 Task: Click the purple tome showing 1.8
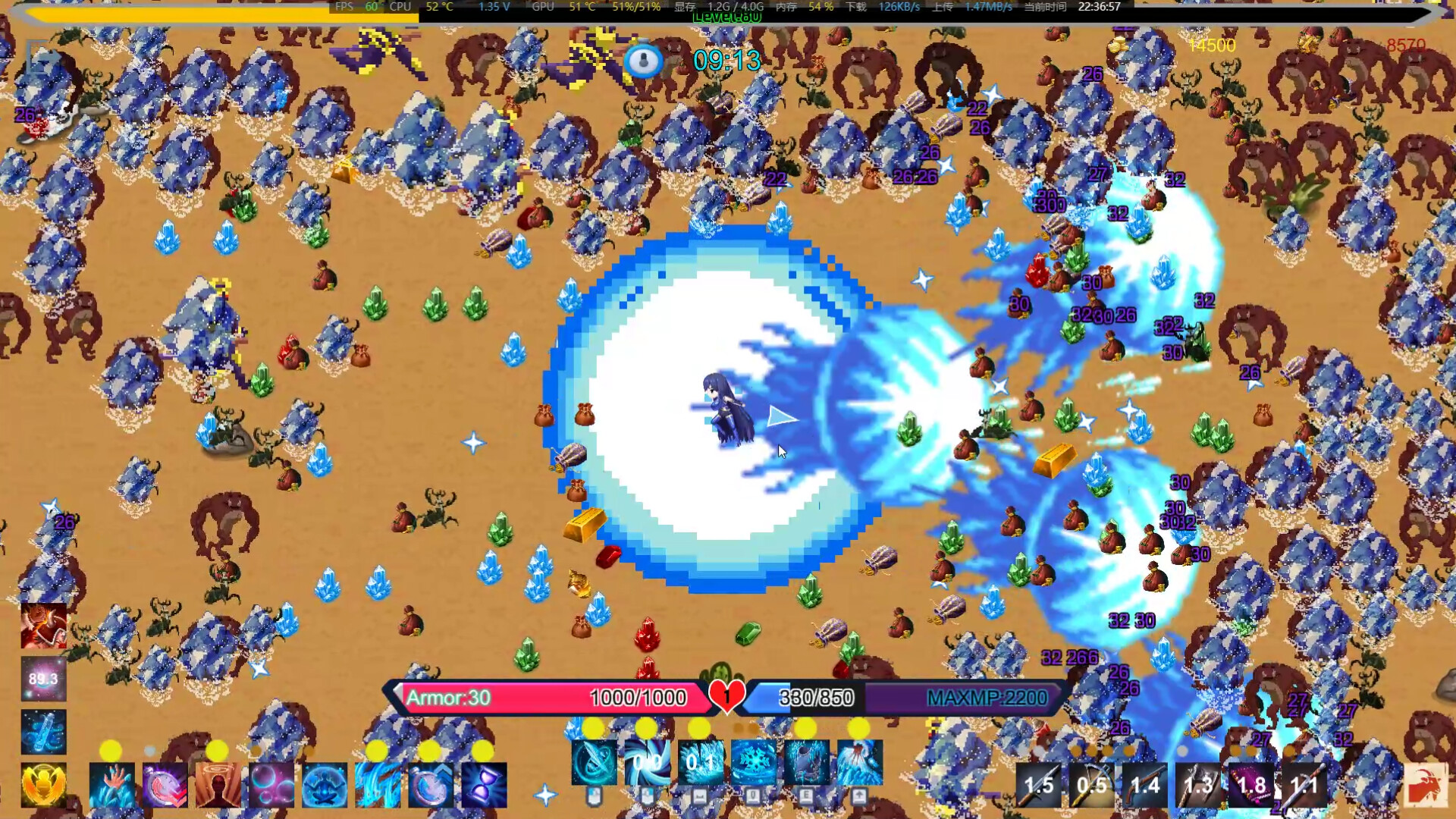click(x=1251, y=785)
